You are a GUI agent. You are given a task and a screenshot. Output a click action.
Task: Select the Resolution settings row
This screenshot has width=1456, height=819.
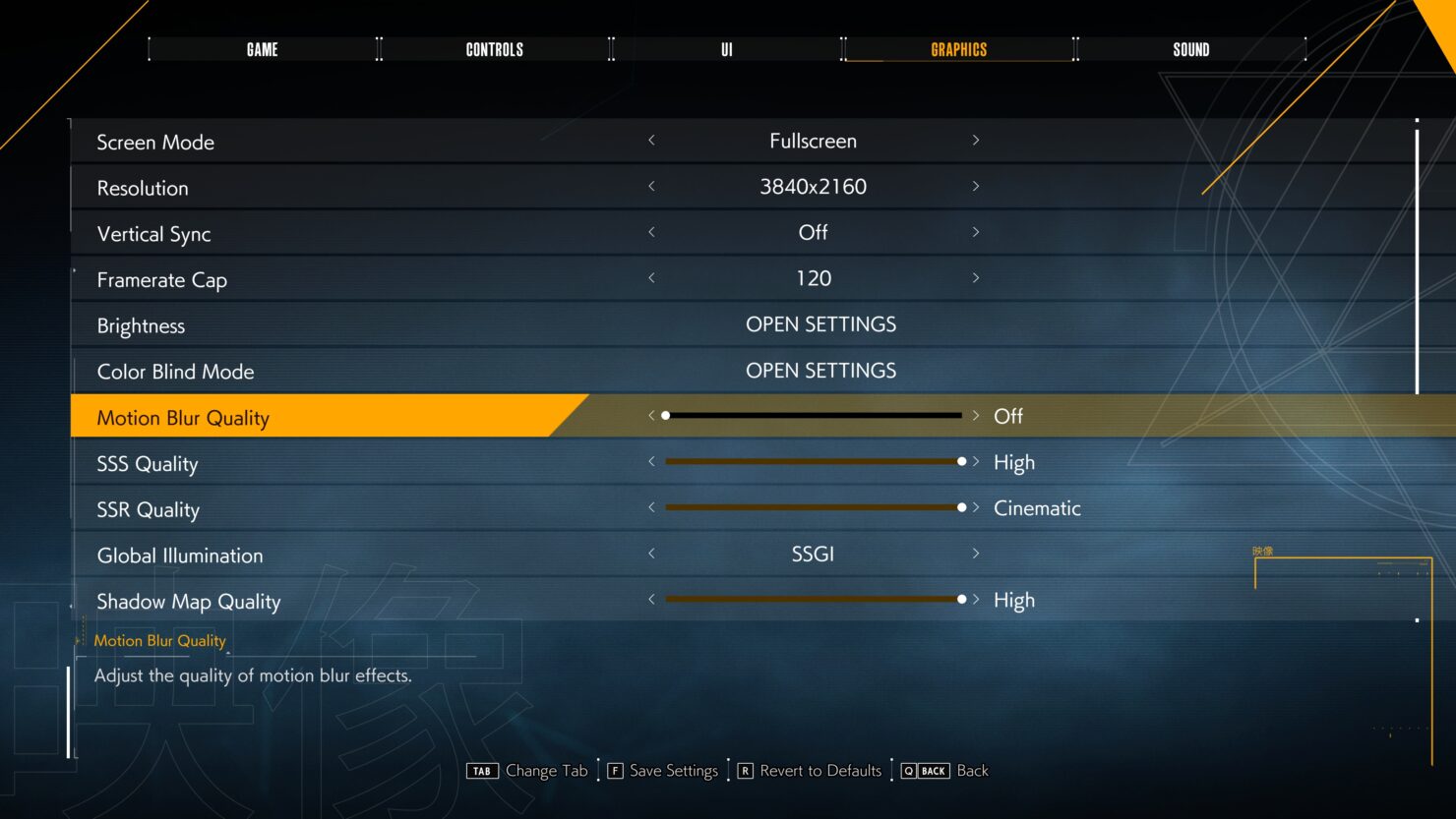coord(143,188)
